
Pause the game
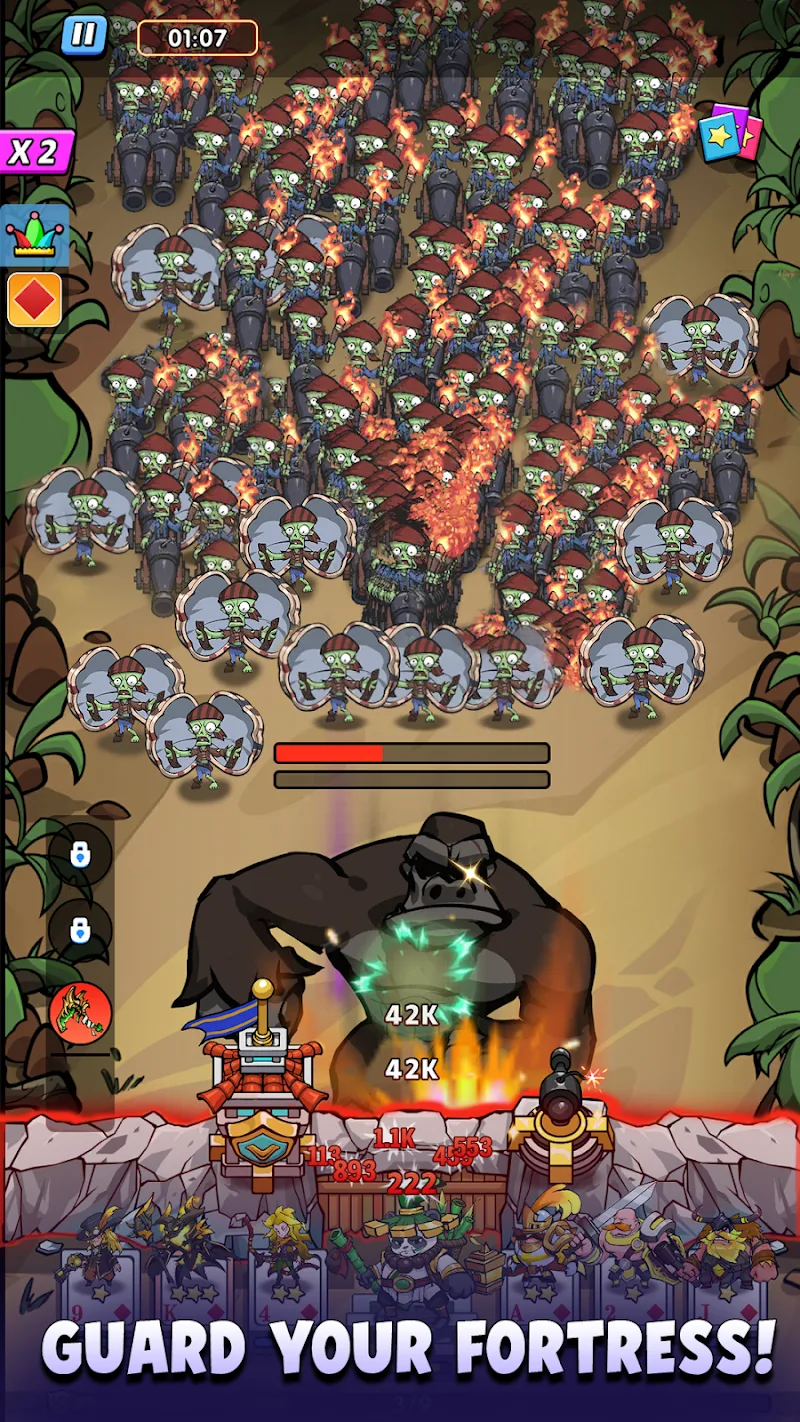(84, 35)
